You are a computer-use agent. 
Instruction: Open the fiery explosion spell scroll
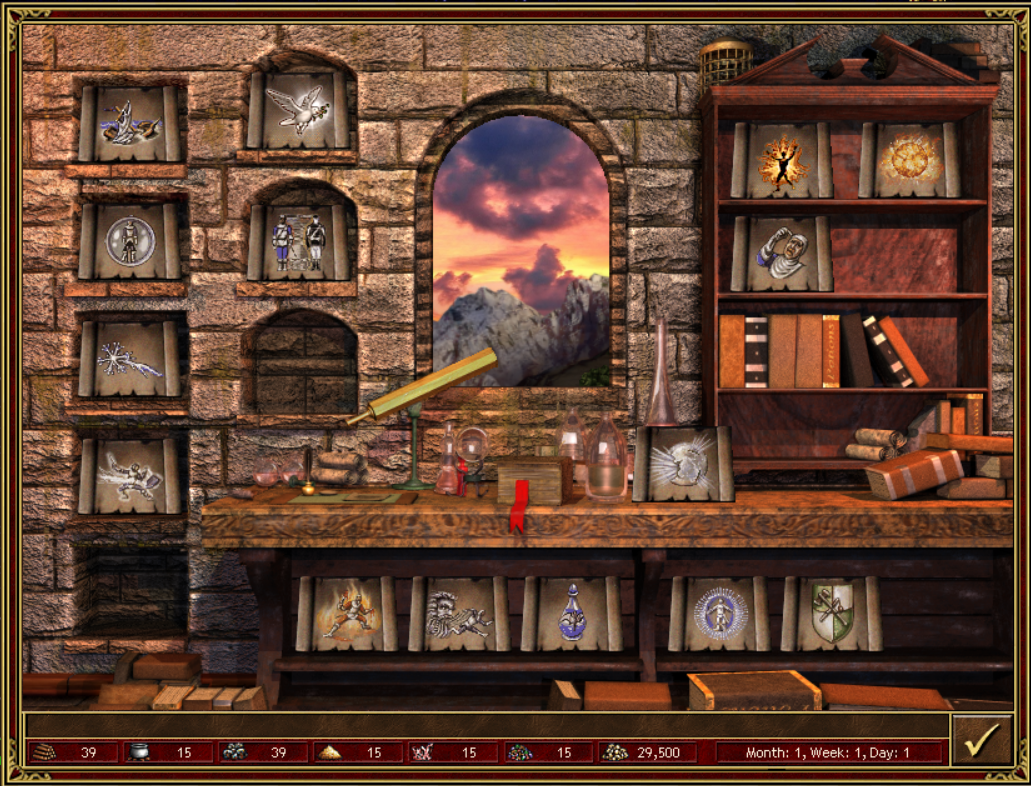(909, 160)
